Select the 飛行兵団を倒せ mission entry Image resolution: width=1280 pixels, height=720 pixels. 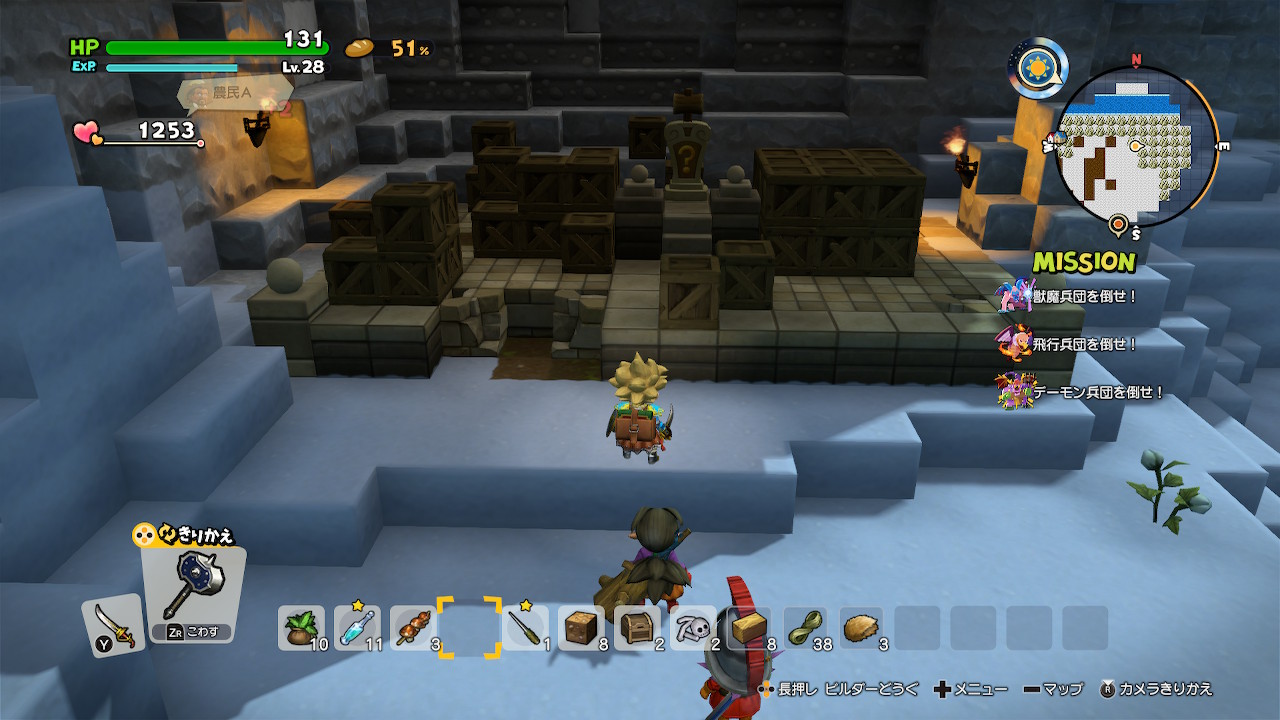click(1070, 344)
